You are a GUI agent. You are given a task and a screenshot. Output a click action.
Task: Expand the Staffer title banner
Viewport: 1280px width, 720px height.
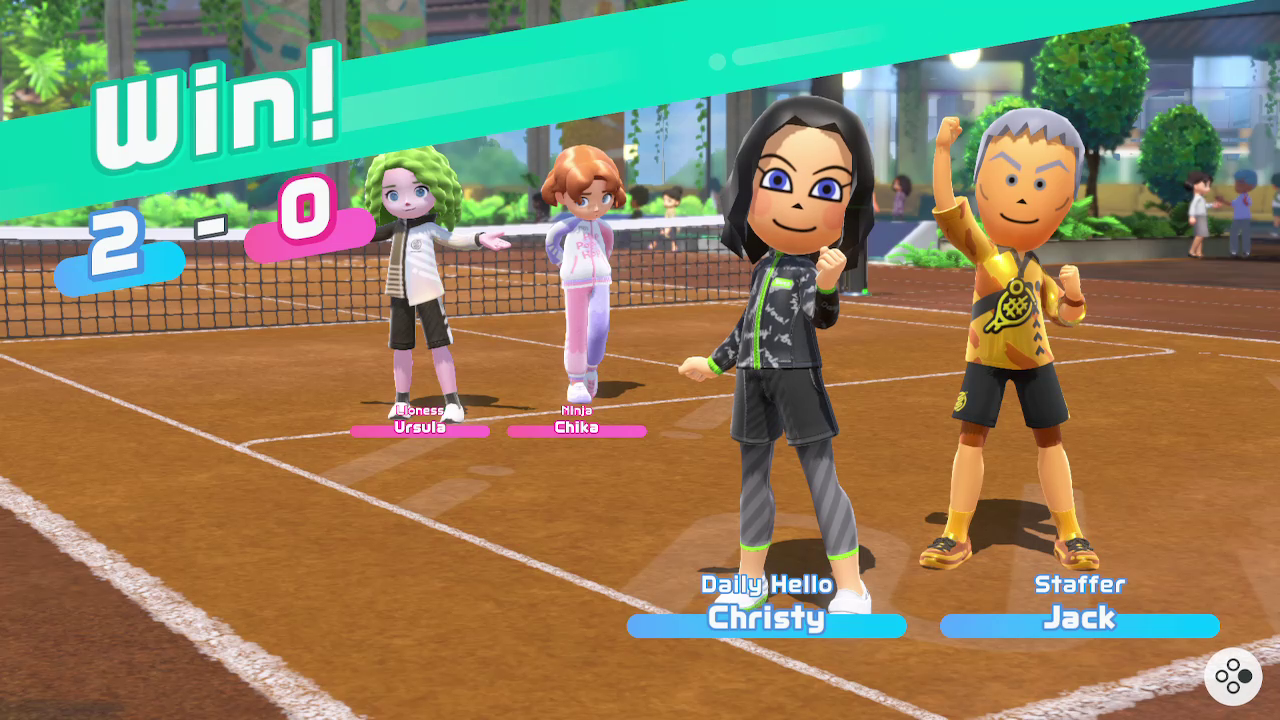click(1080, 584)
